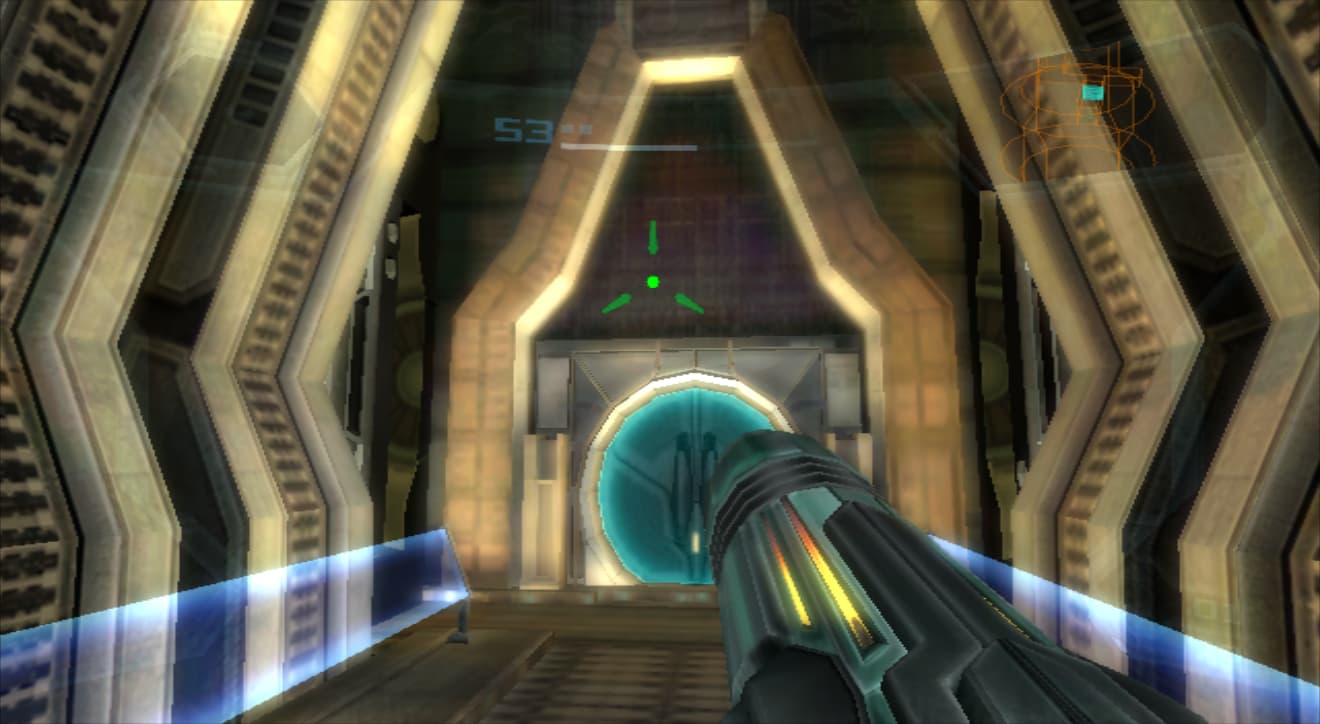Open the orange wireframe minimap
Image resolution: width=1320 pixels, height=724 pixels.
click(x=1078, y=118)
